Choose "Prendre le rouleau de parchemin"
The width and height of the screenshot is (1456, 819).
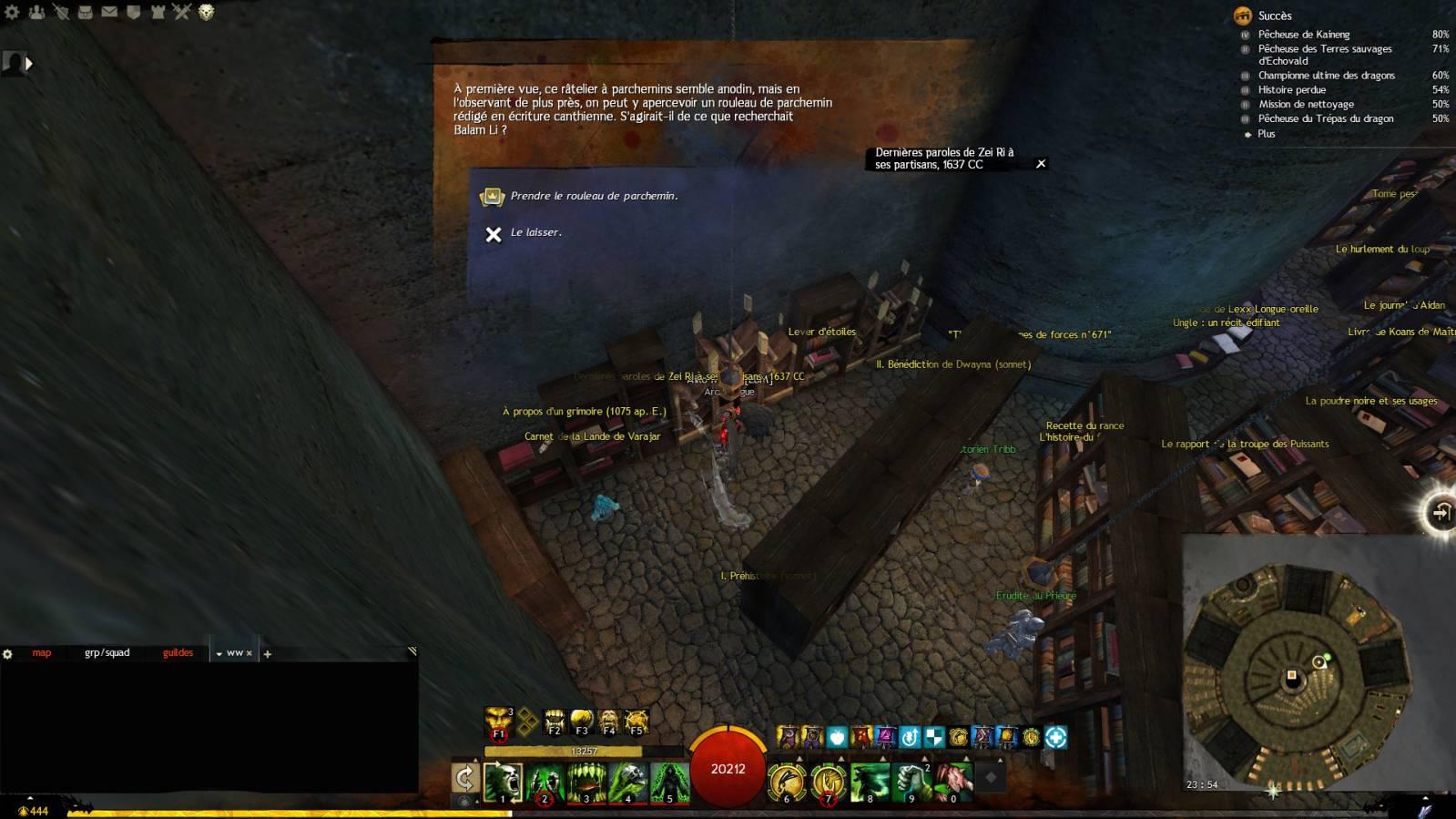point(593,196)
